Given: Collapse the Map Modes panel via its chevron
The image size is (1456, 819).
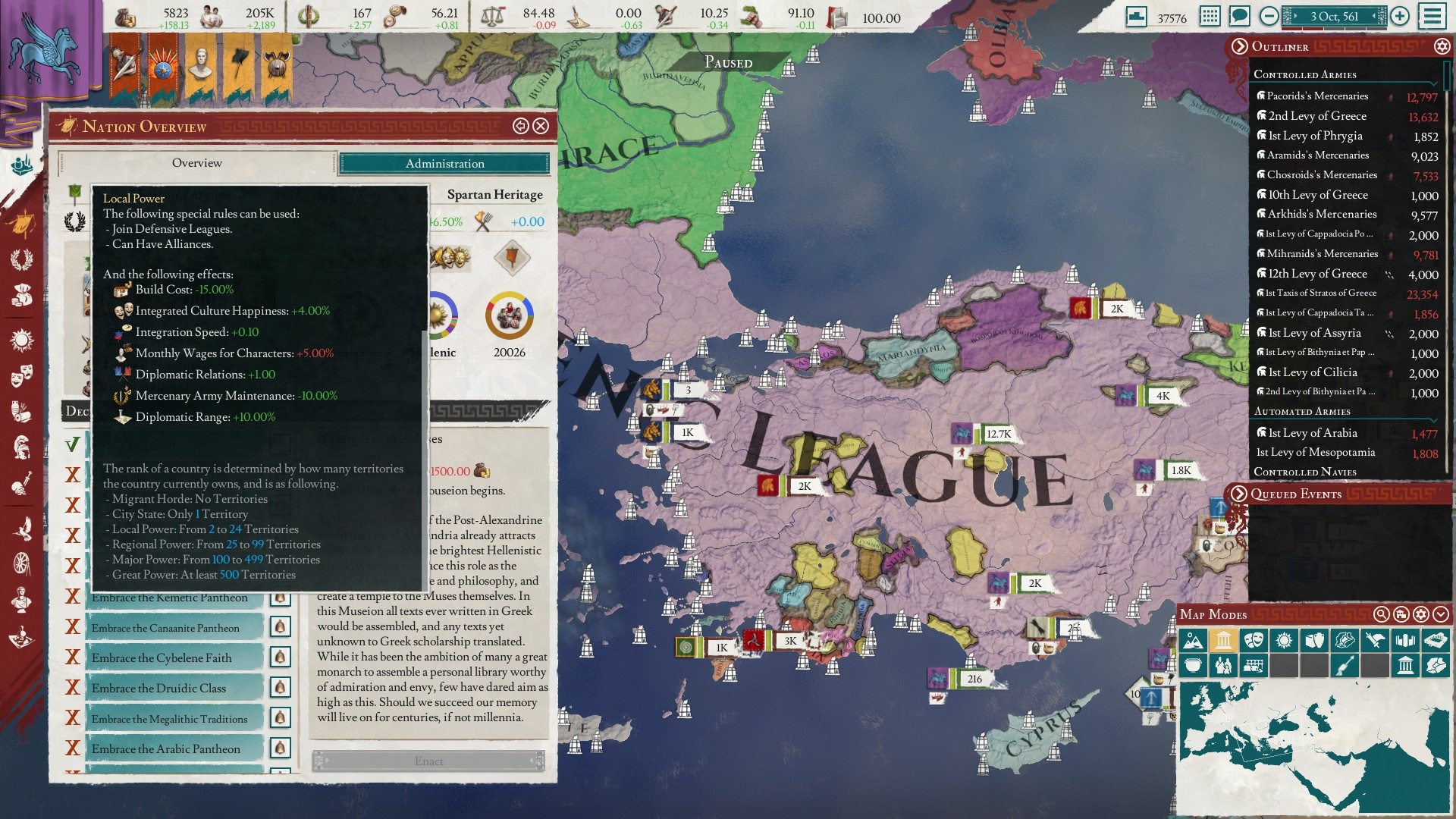Looking at the screenshot, I should 1441,614.
